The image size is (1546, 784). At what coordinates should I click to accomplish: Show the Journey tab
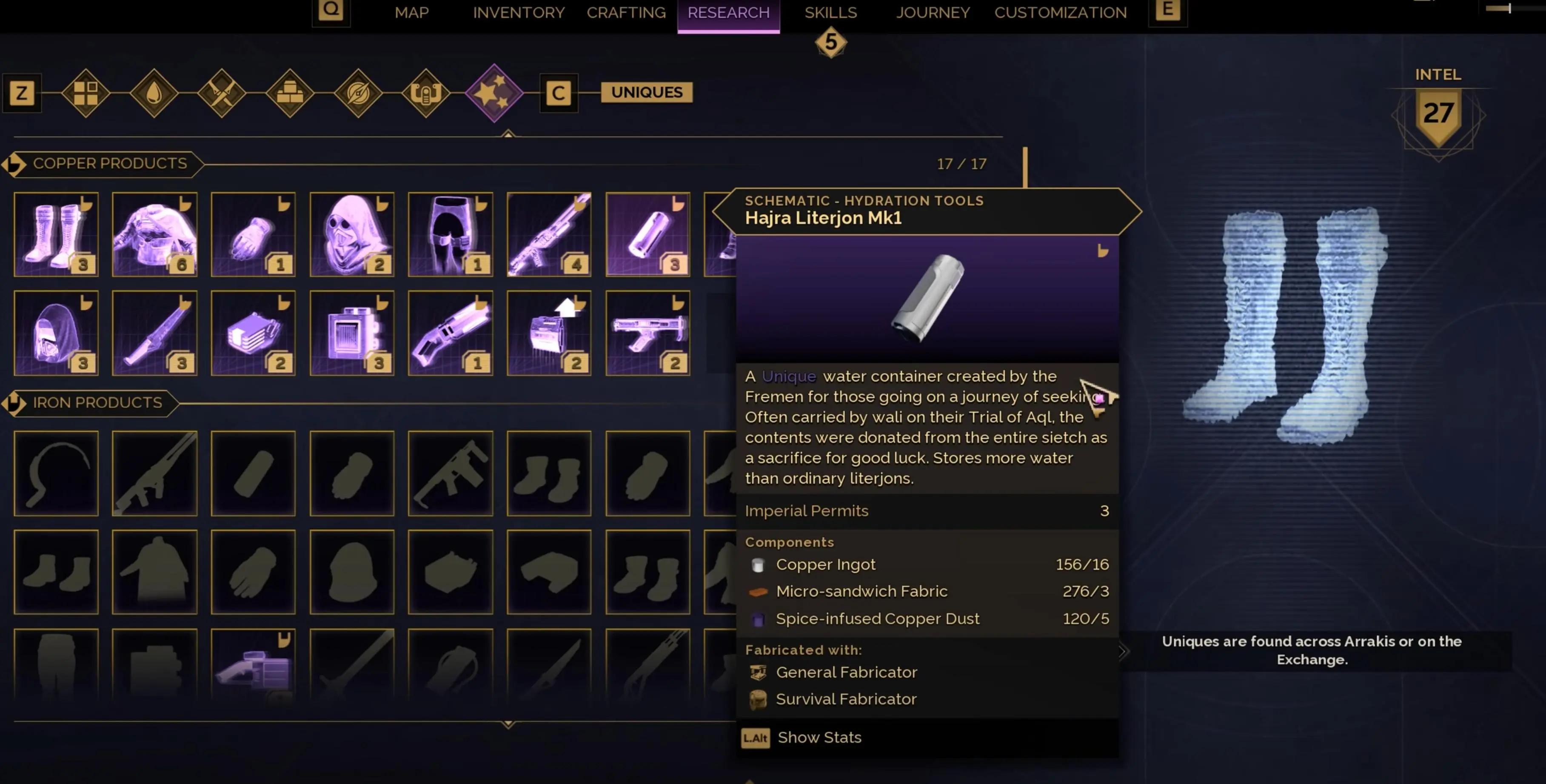(x=933, y=13)
